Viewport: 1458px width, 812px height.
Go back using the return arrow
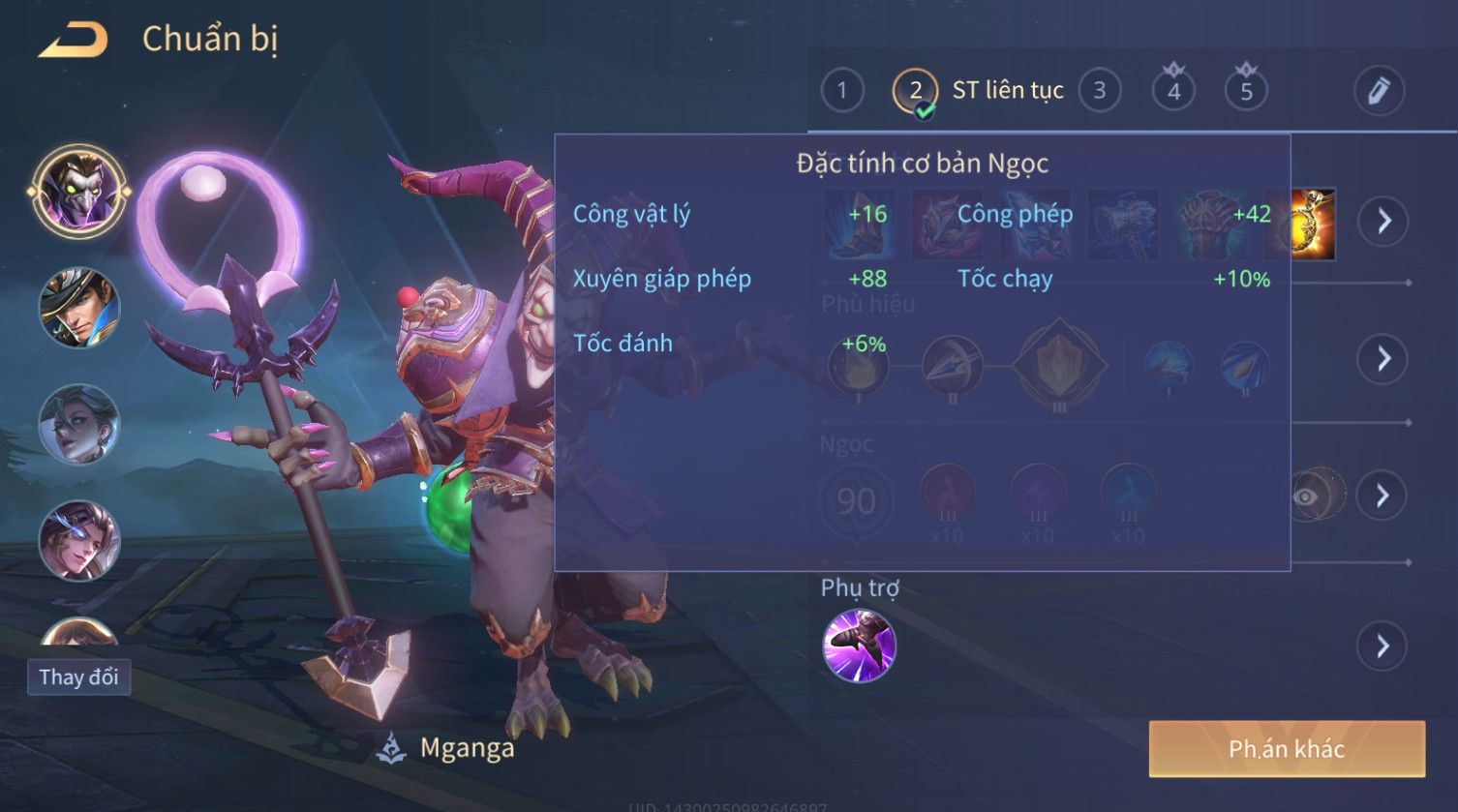coord(73,41)
